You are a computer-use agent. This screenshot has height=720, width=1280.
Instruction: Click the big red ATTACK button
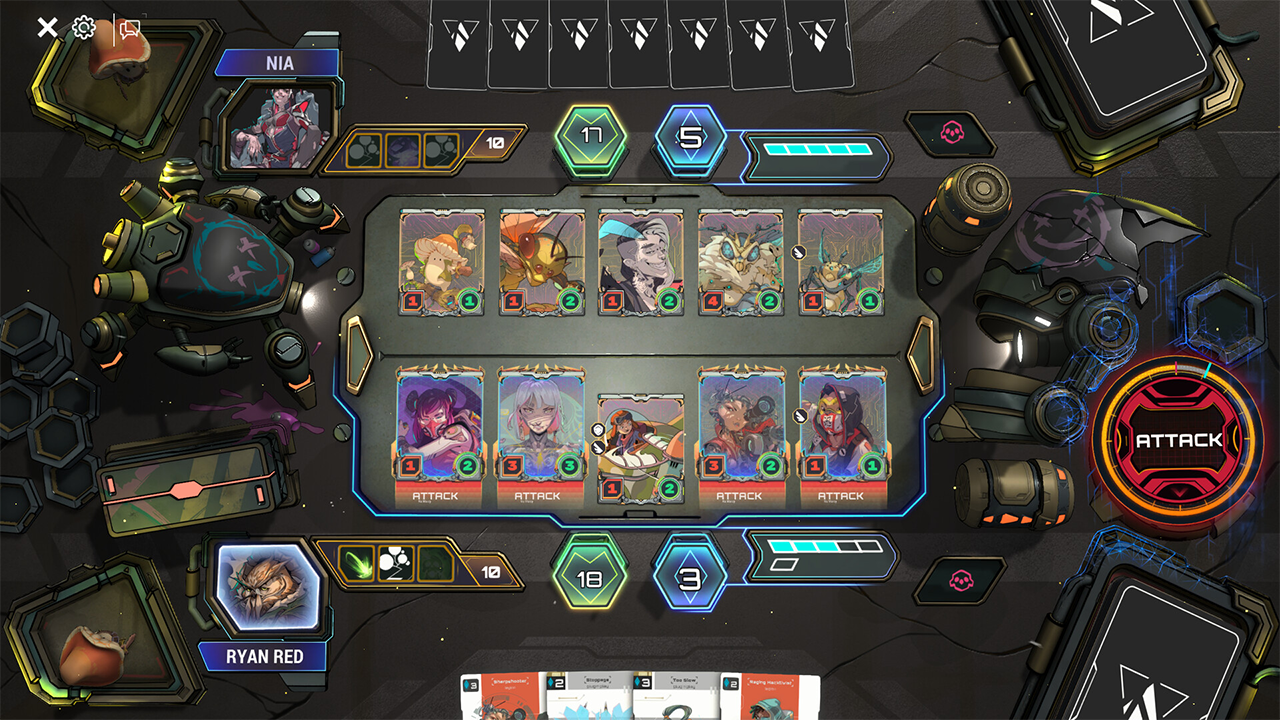pyautogui.click(x=1178, y=440)
